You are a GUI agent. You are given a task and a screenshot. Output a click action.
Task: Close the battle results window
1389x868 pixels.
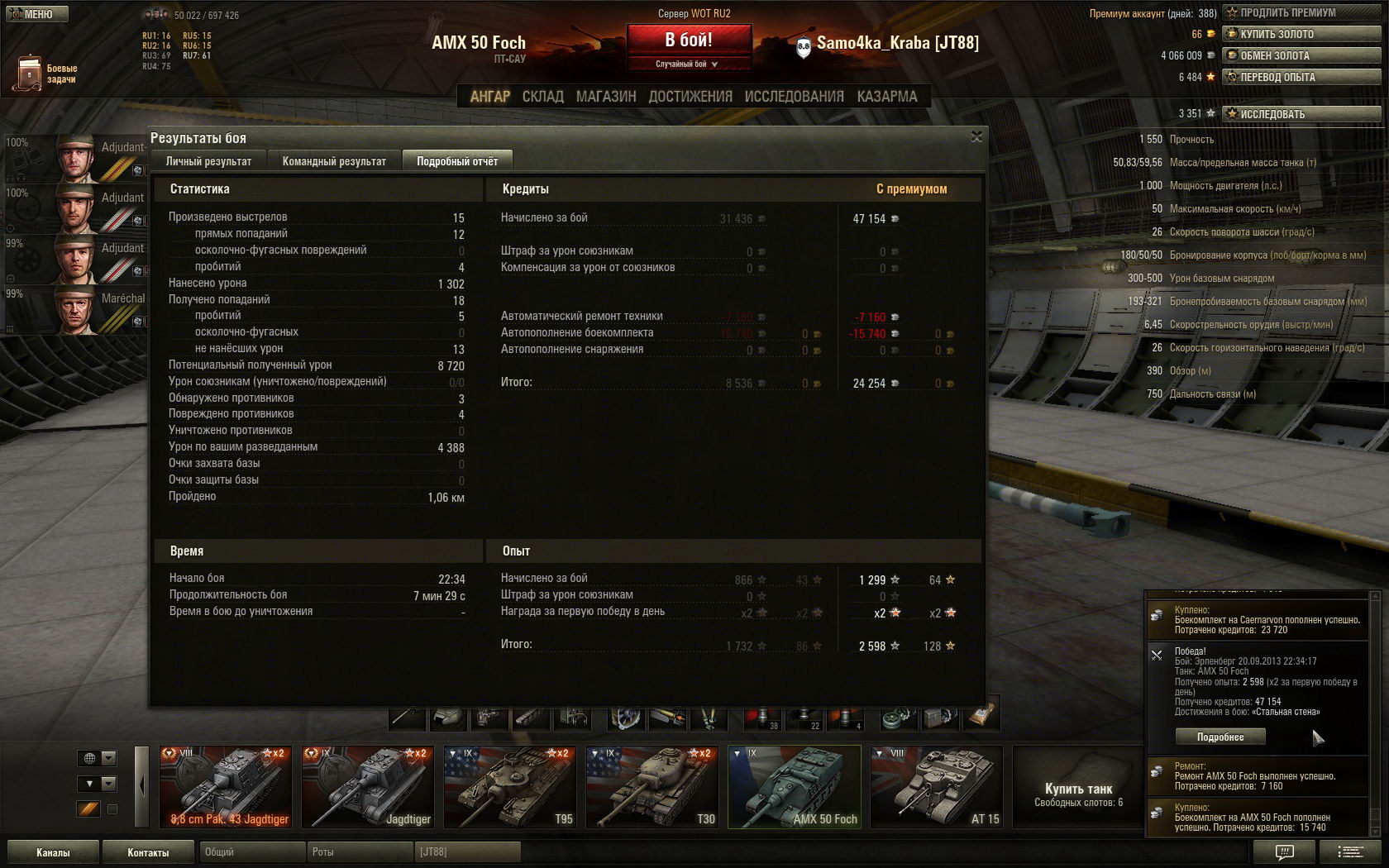(976, 136)
